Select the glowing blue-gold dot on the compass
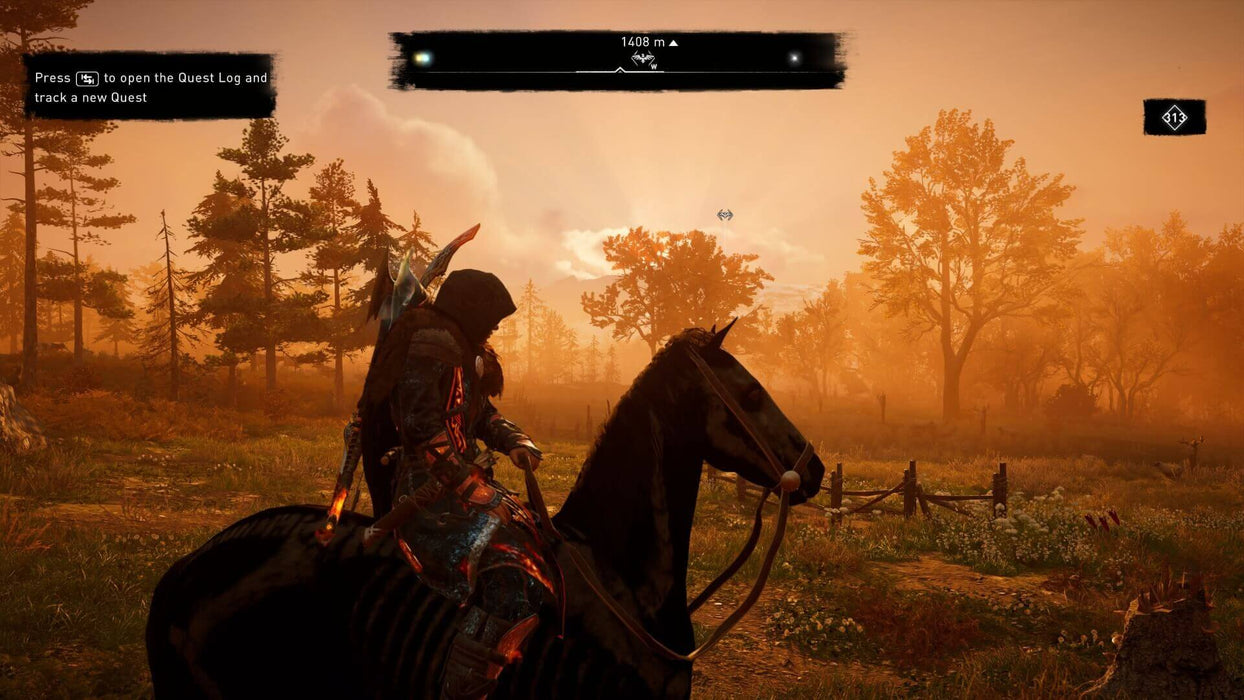Viewport: 1244px width, 700px height. point(423,58)
